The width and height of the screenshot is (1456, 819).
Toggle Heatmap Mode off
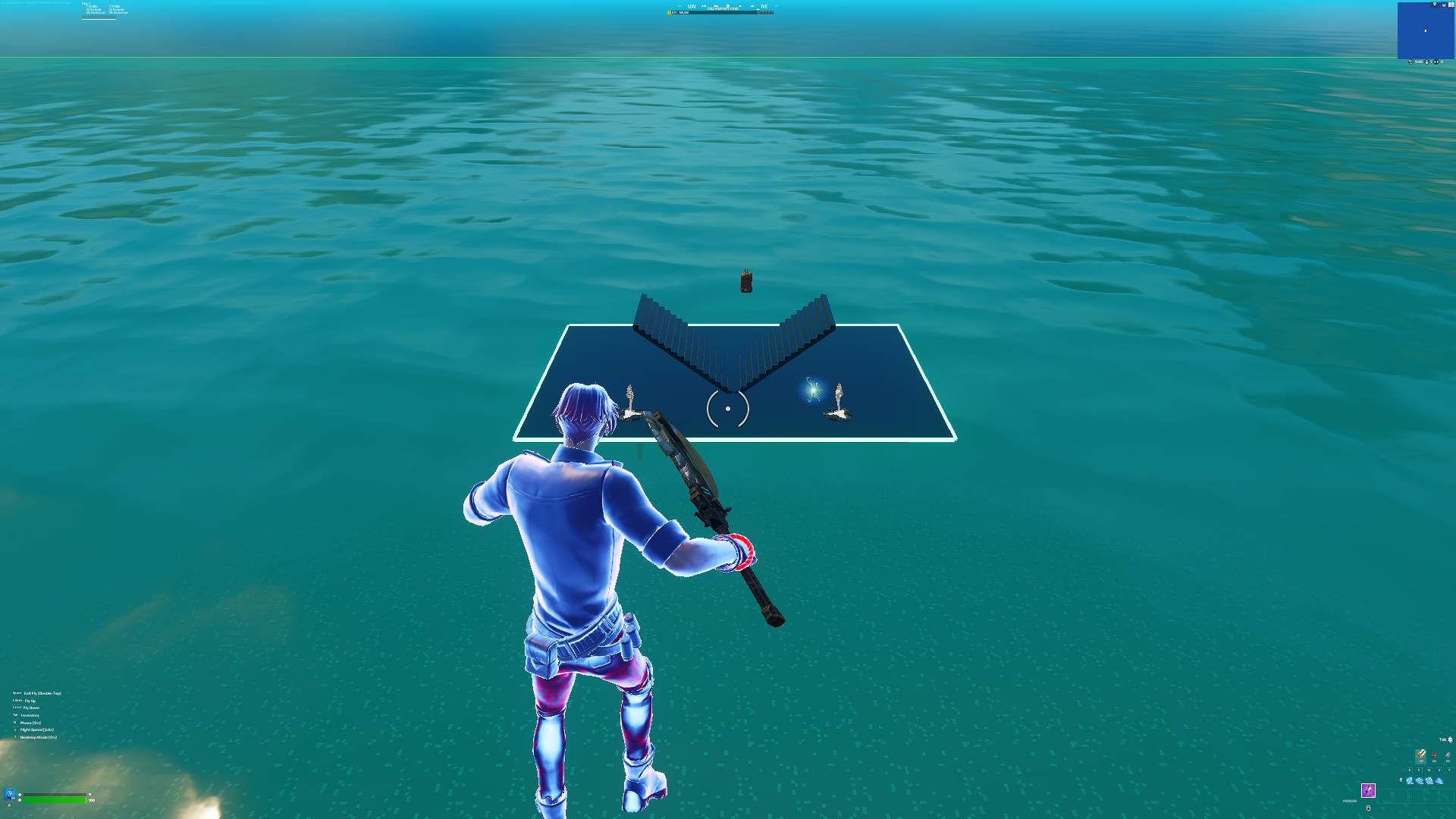tap(38, 737)
